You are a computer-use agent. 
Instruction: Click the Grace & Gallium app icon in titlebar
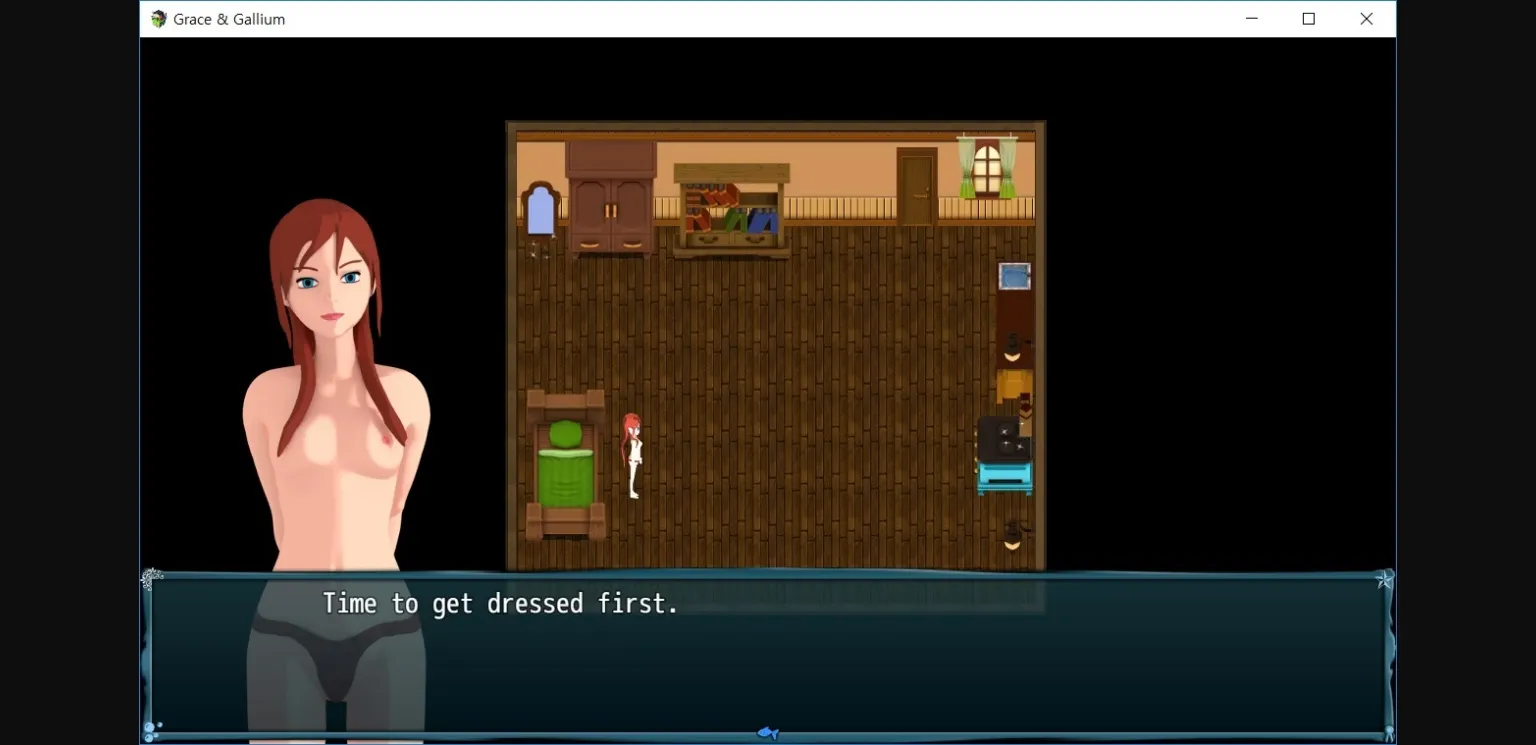tap(157, 18)
